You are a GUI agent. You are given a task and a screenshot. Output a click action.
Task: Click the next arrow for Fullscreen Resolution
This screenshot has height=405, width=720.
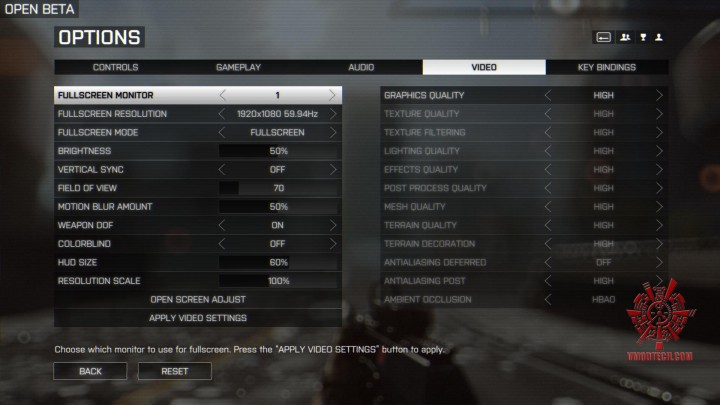pos(333,114)
